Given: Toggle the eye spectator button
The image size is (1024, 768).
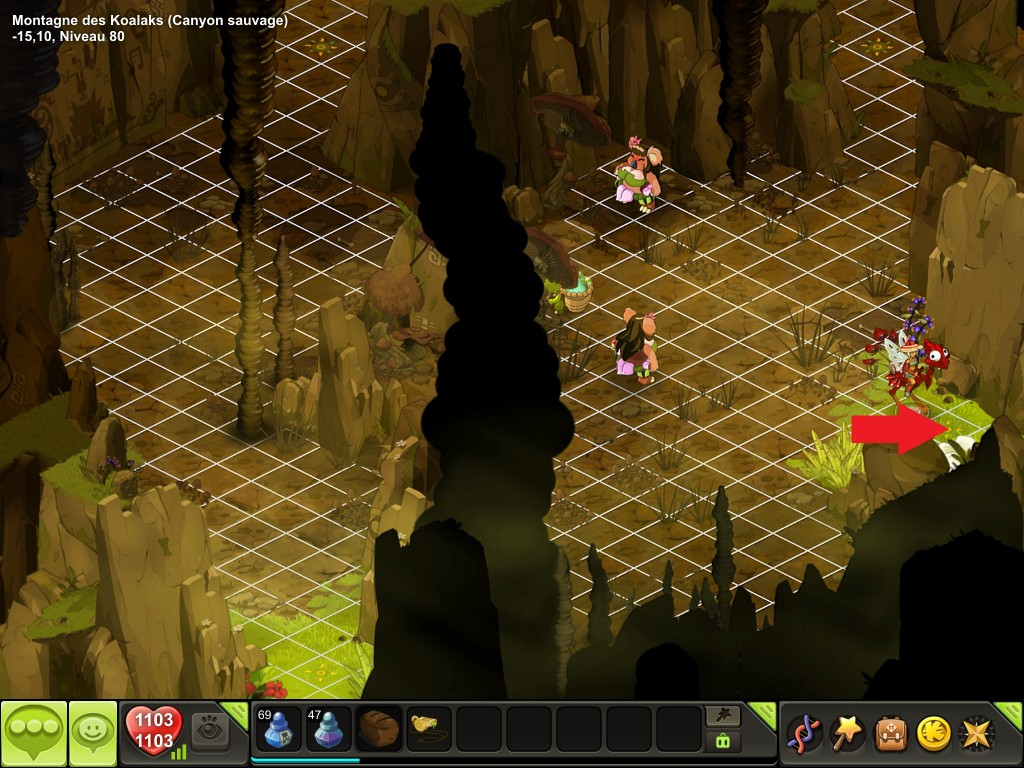Looking at the screenshot, I should 210,728.
